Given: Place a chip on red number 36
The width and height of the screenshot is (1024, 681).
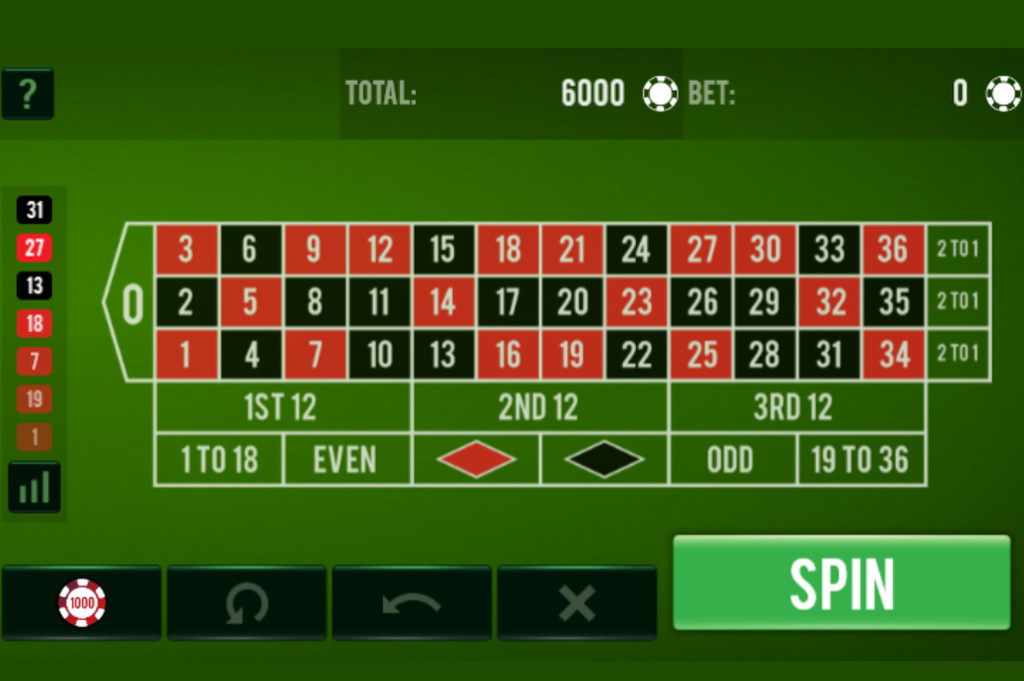Looking at the screenshot, I should click(893, 249).
